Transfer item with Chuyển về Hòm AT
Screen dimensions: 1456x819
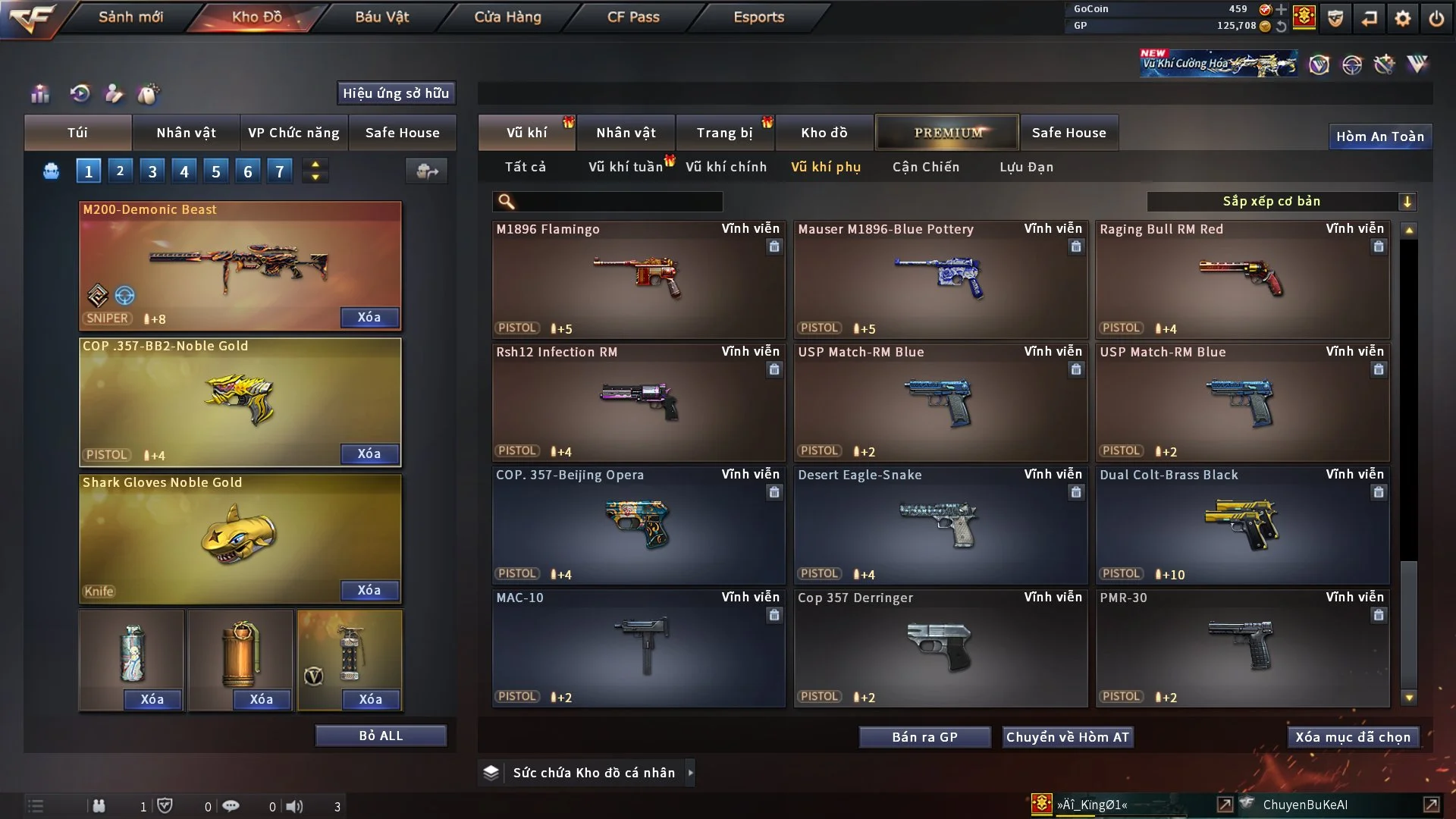tap(1067, 737)
